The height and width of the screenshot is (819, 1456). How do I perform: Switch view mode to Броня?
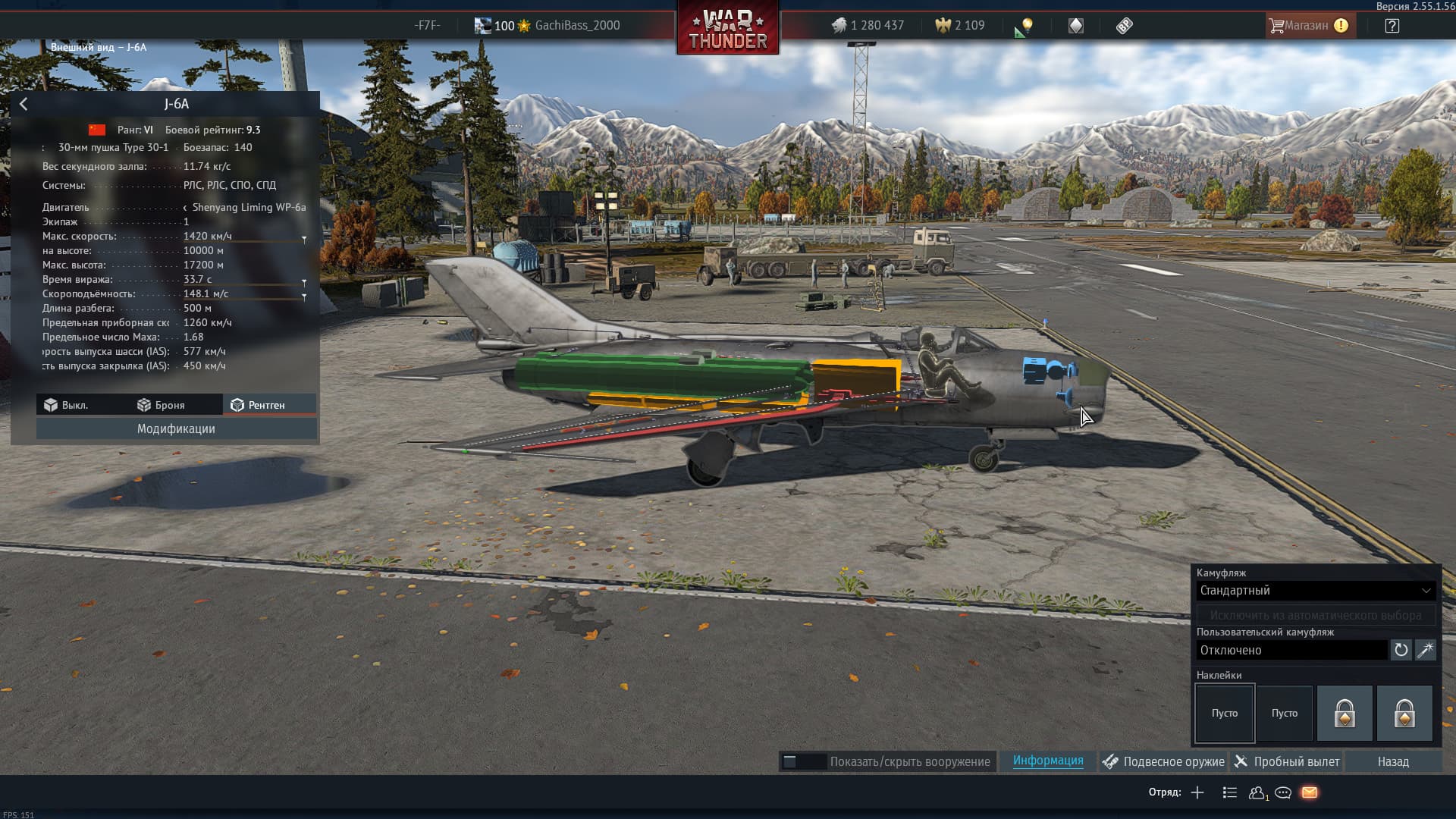(x=161, y=406)
